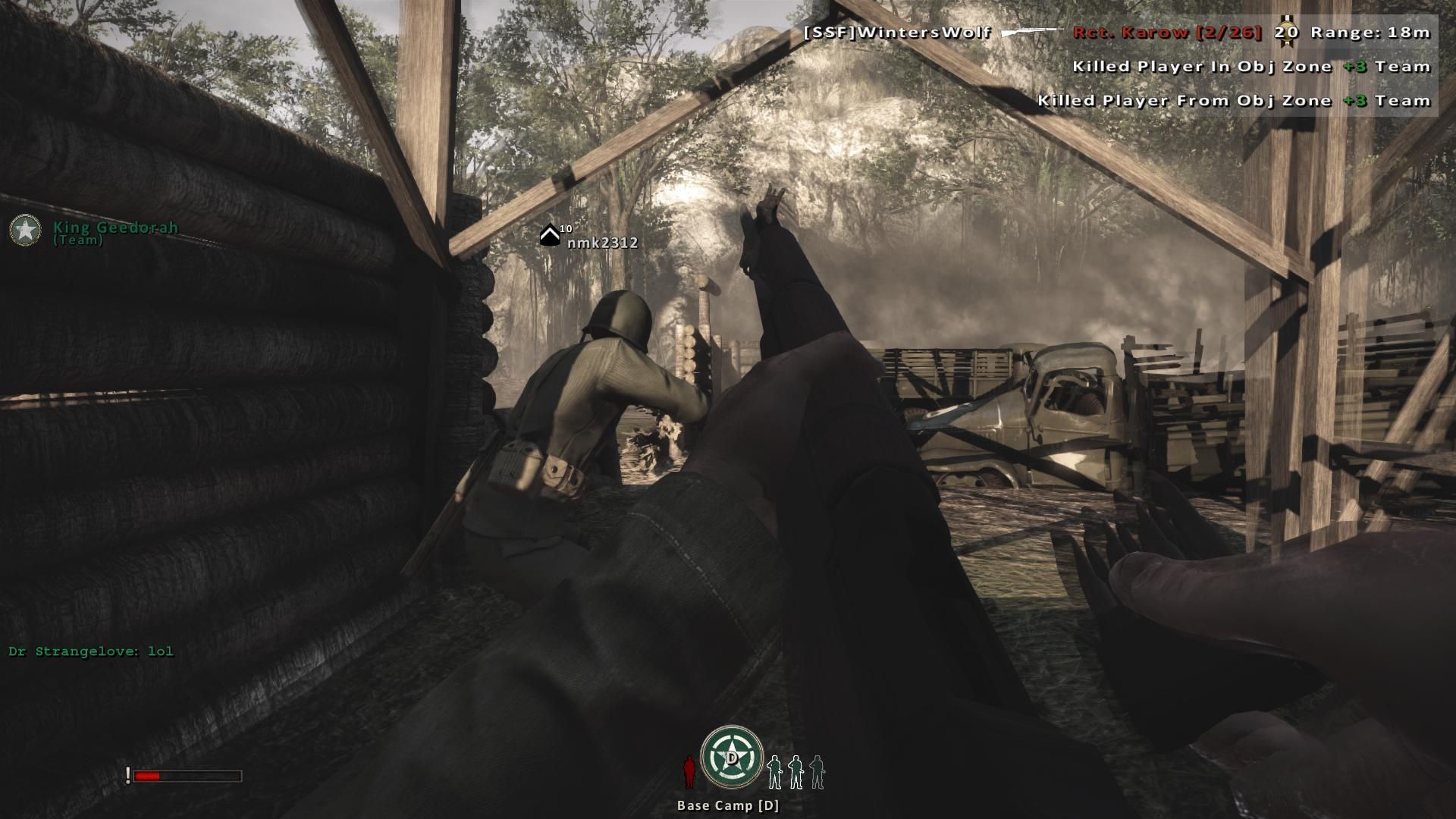The width and height of the screenshot is (1456, 819).
Task: Click the Dr Strangelove chat message
Action: click(x=90, y=650)
